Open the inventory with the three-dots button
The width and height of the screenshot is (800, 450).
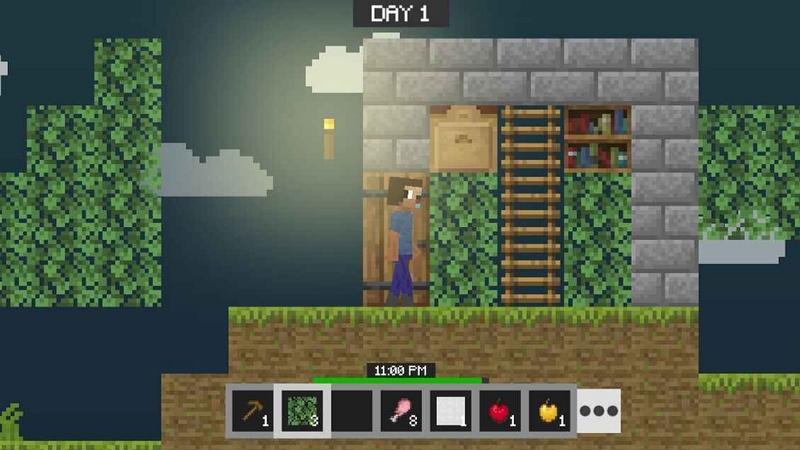pos(599,411)
